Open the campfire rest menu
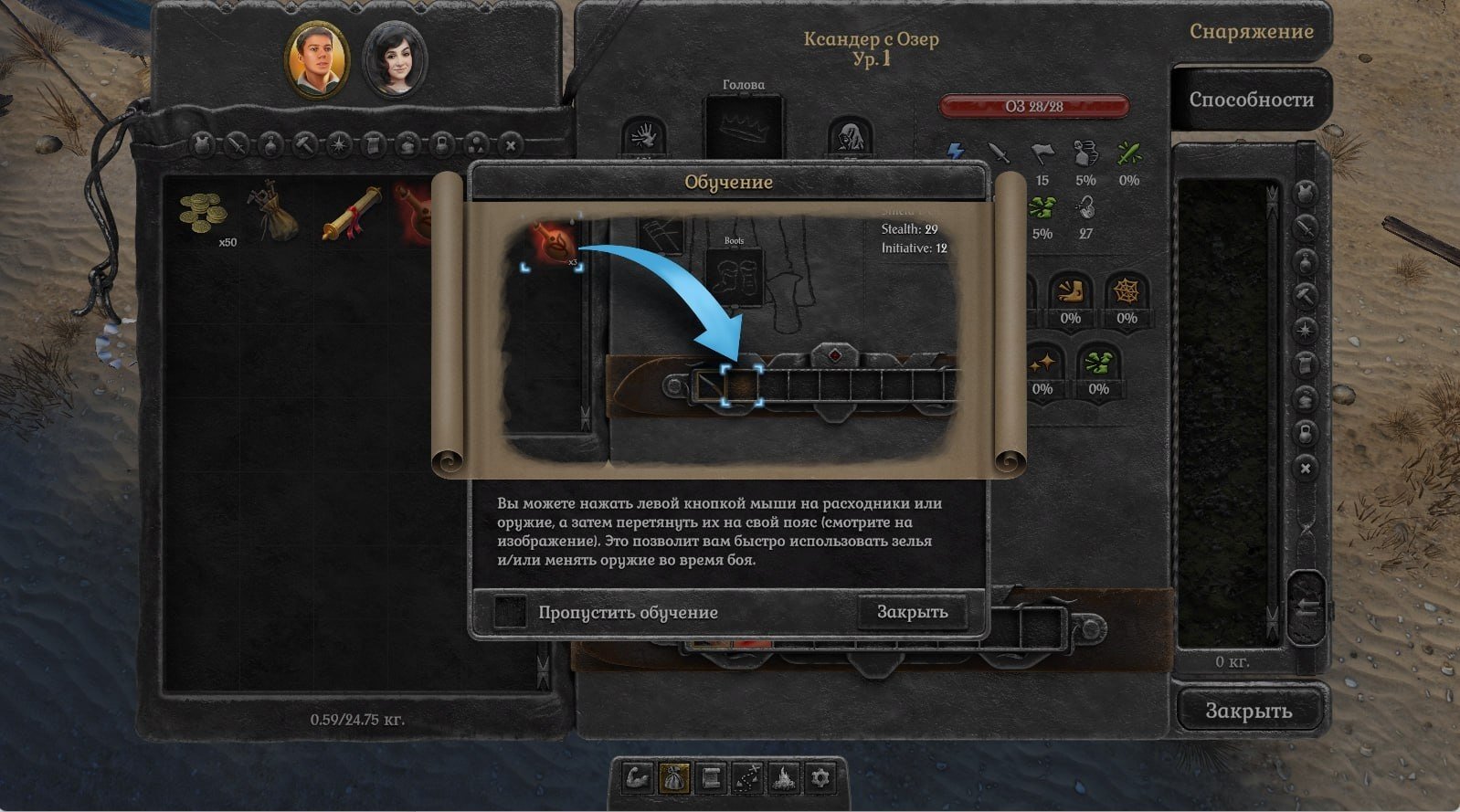Image resolution: width=1460 pixels, height=812 pixels. click(x=784, y=778)
